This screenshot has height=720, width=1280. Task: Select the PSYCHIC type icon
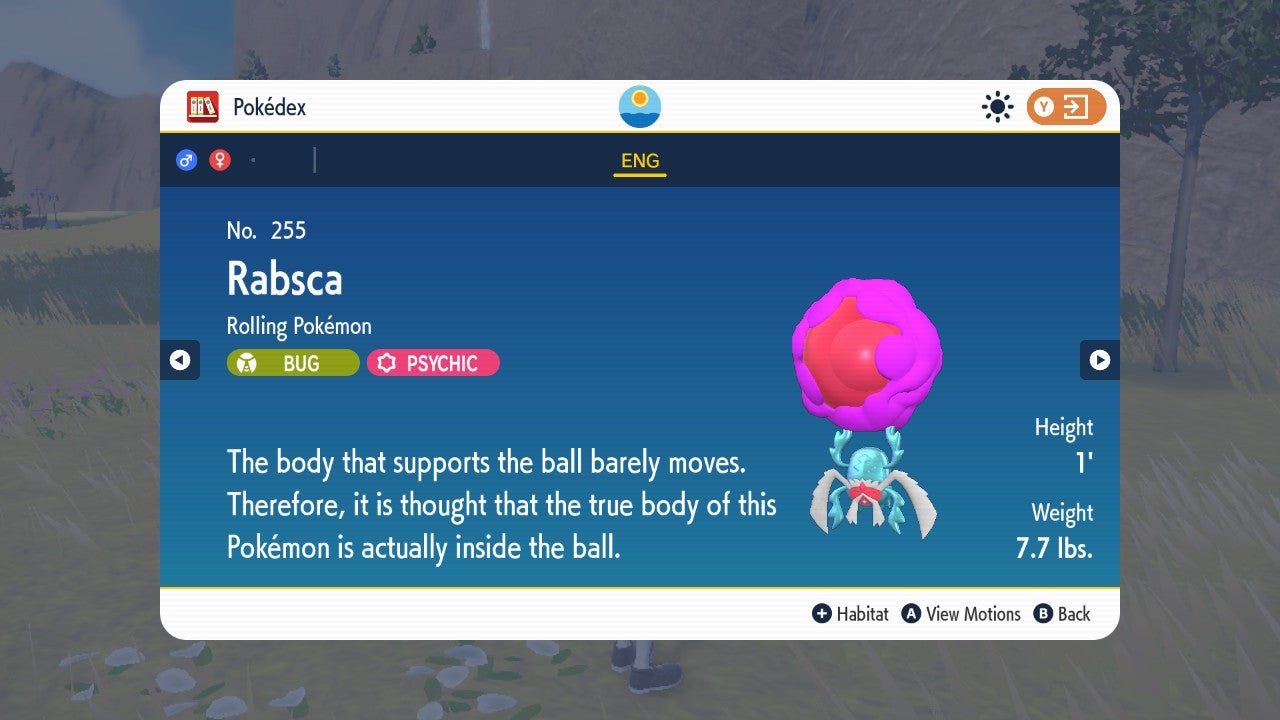432,362
